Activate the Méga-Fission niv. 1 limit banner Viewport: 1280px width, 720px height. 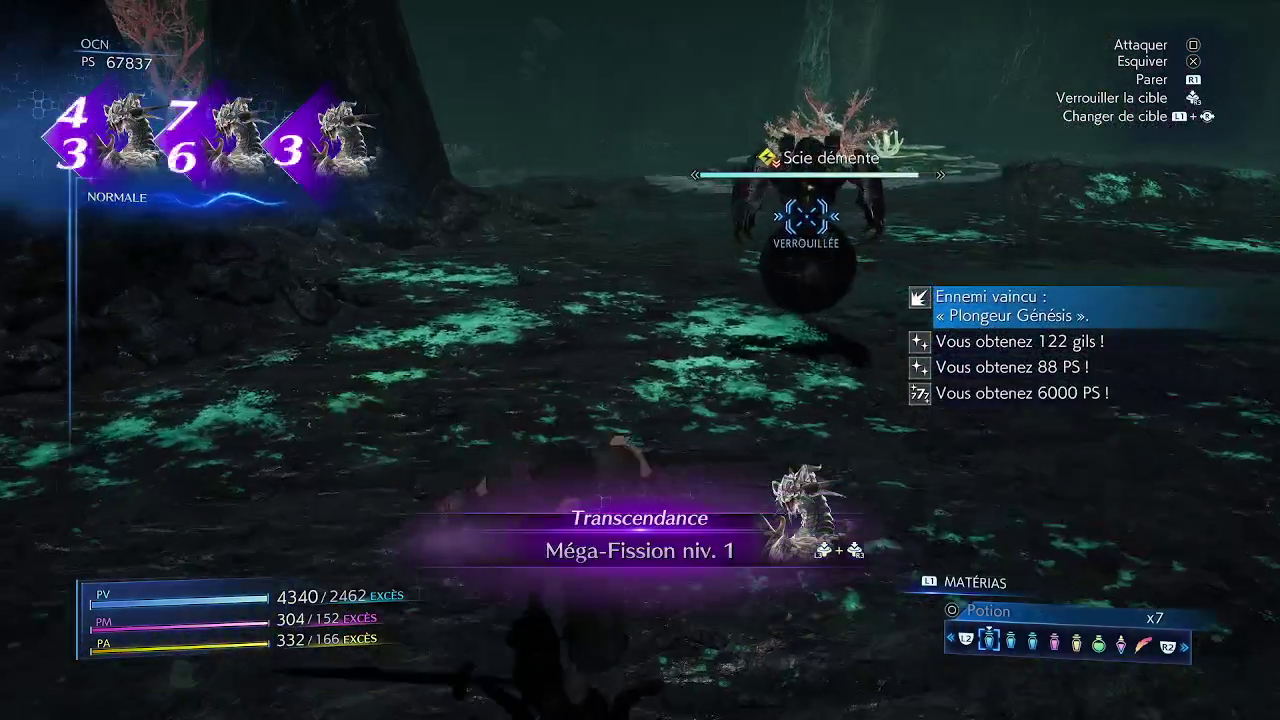640,550
